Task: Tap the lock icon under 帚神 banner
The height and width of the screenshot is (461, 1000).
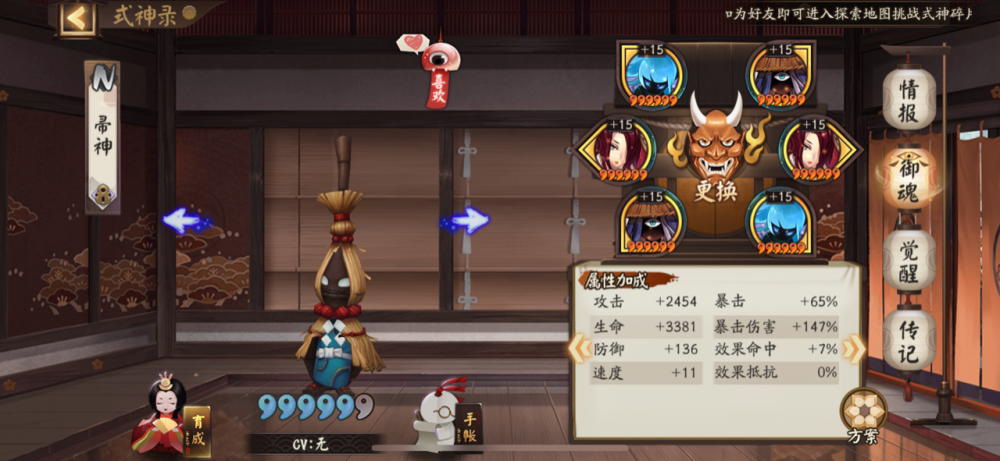Action: tap(103, 194)
